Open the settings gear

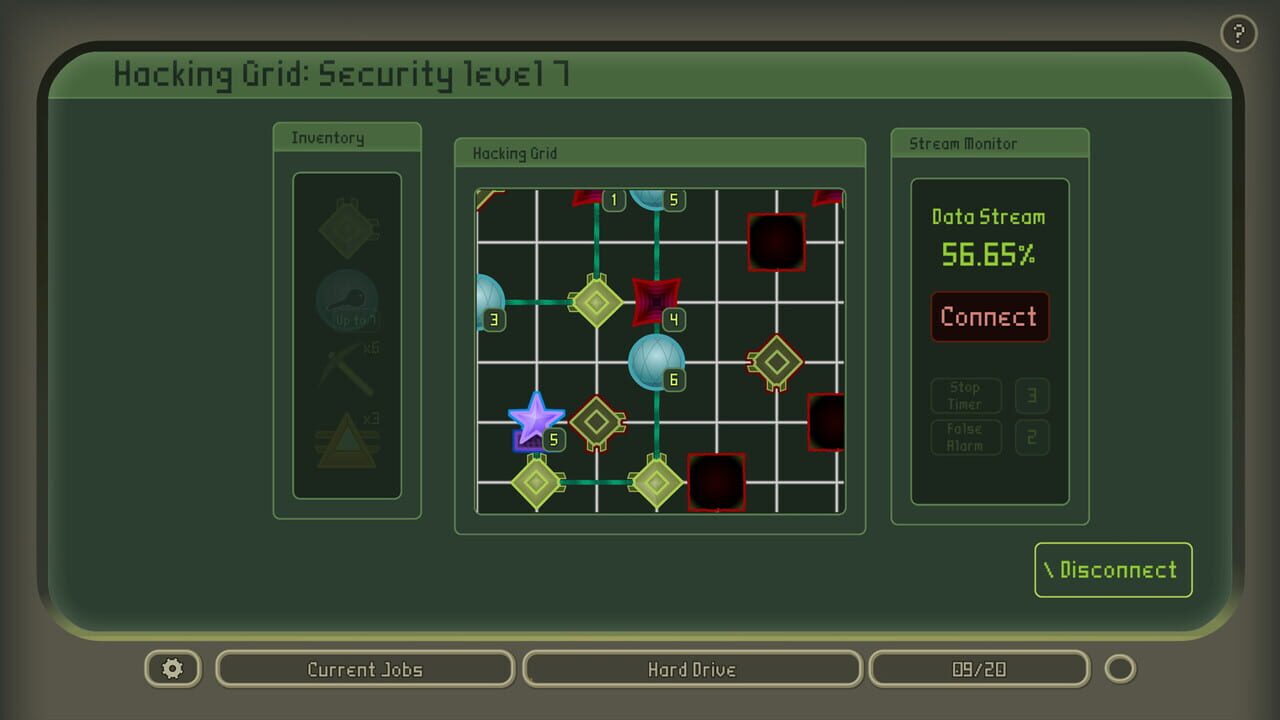click(172, 668)
